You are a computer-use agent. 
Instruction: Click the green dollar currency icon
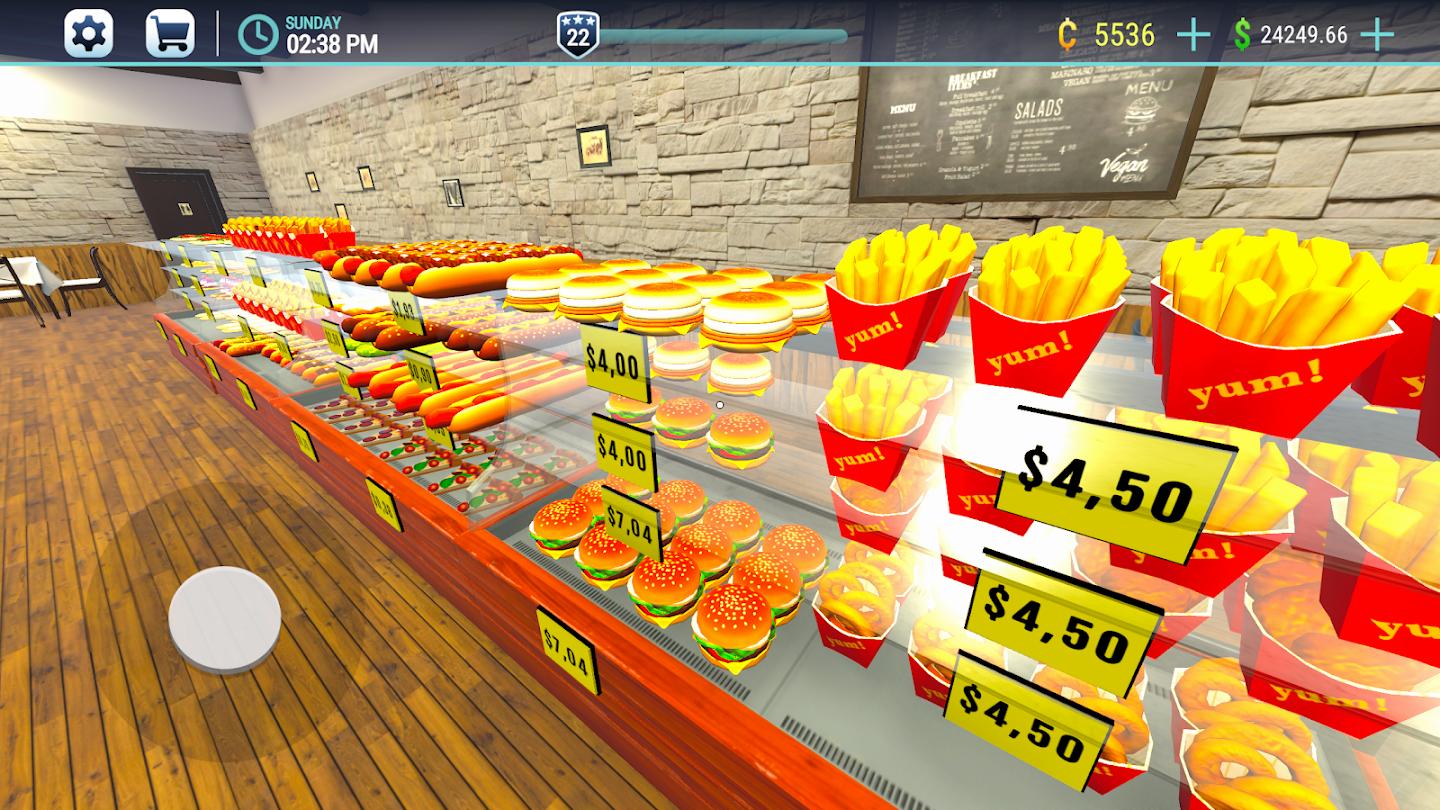click(x=1240, y=33)
